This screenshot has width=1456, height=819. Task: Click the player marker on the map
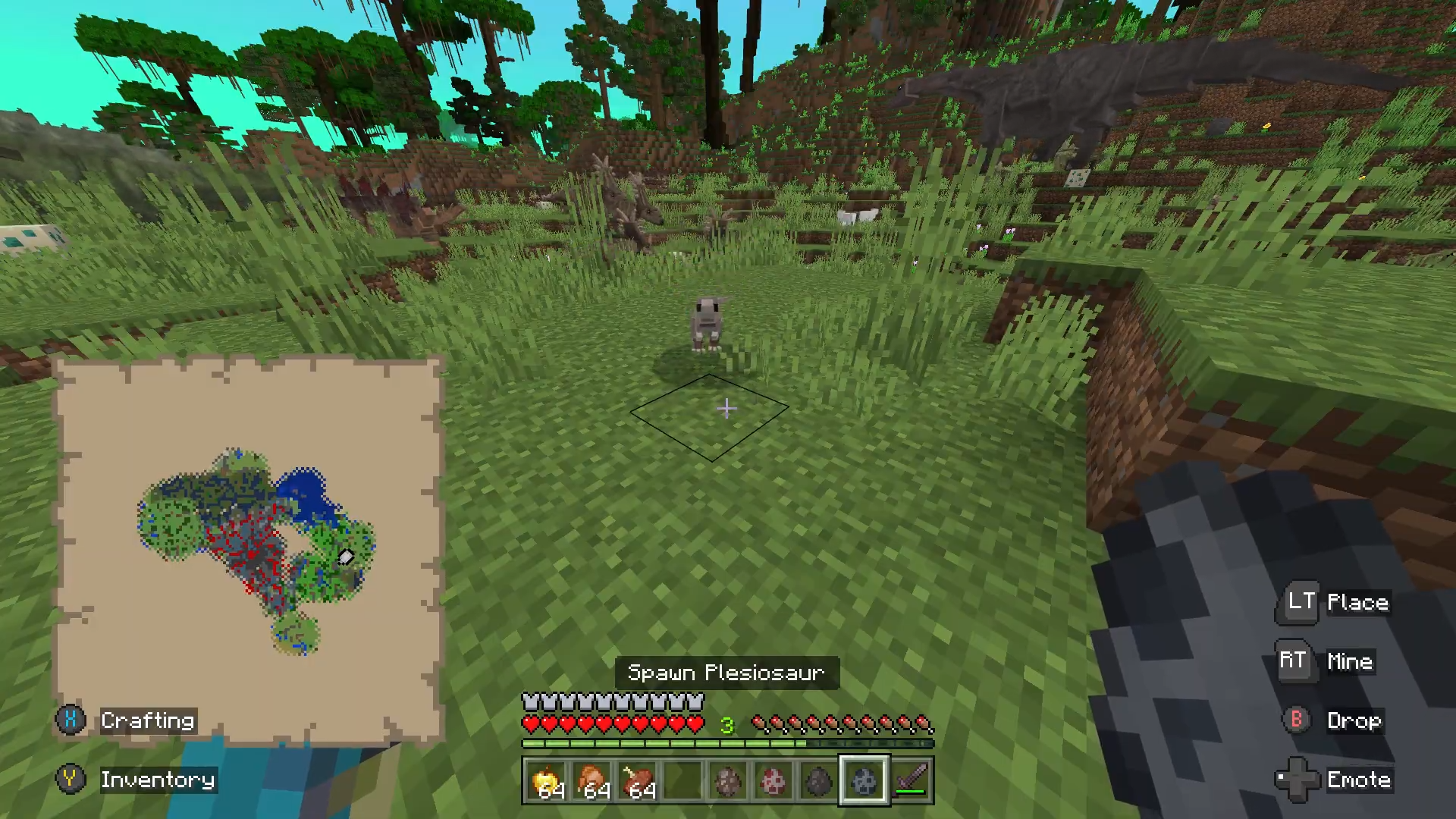pos(346,557)
